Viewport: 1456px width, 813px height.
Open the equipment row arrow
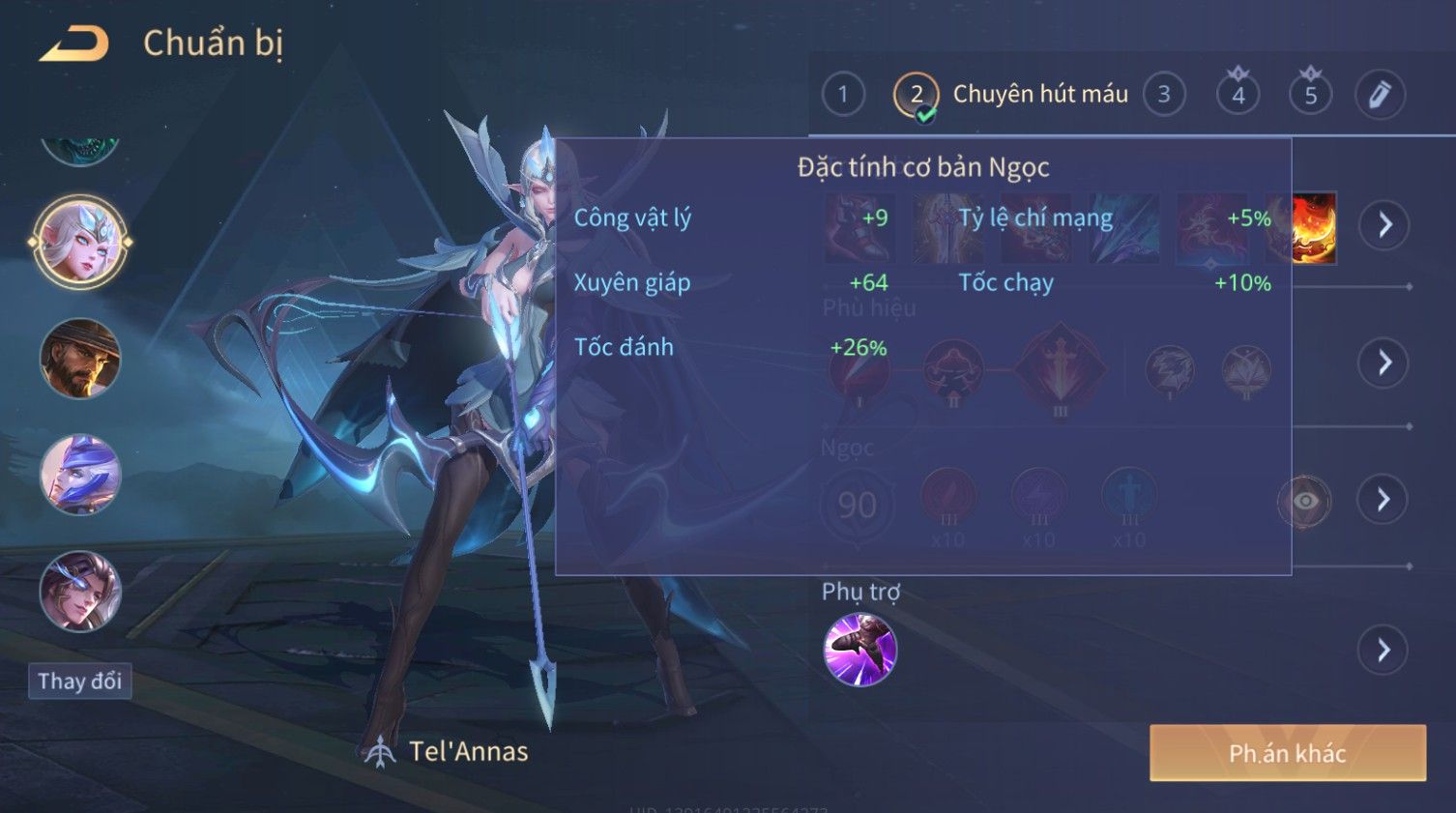(x=1384, y=225)
